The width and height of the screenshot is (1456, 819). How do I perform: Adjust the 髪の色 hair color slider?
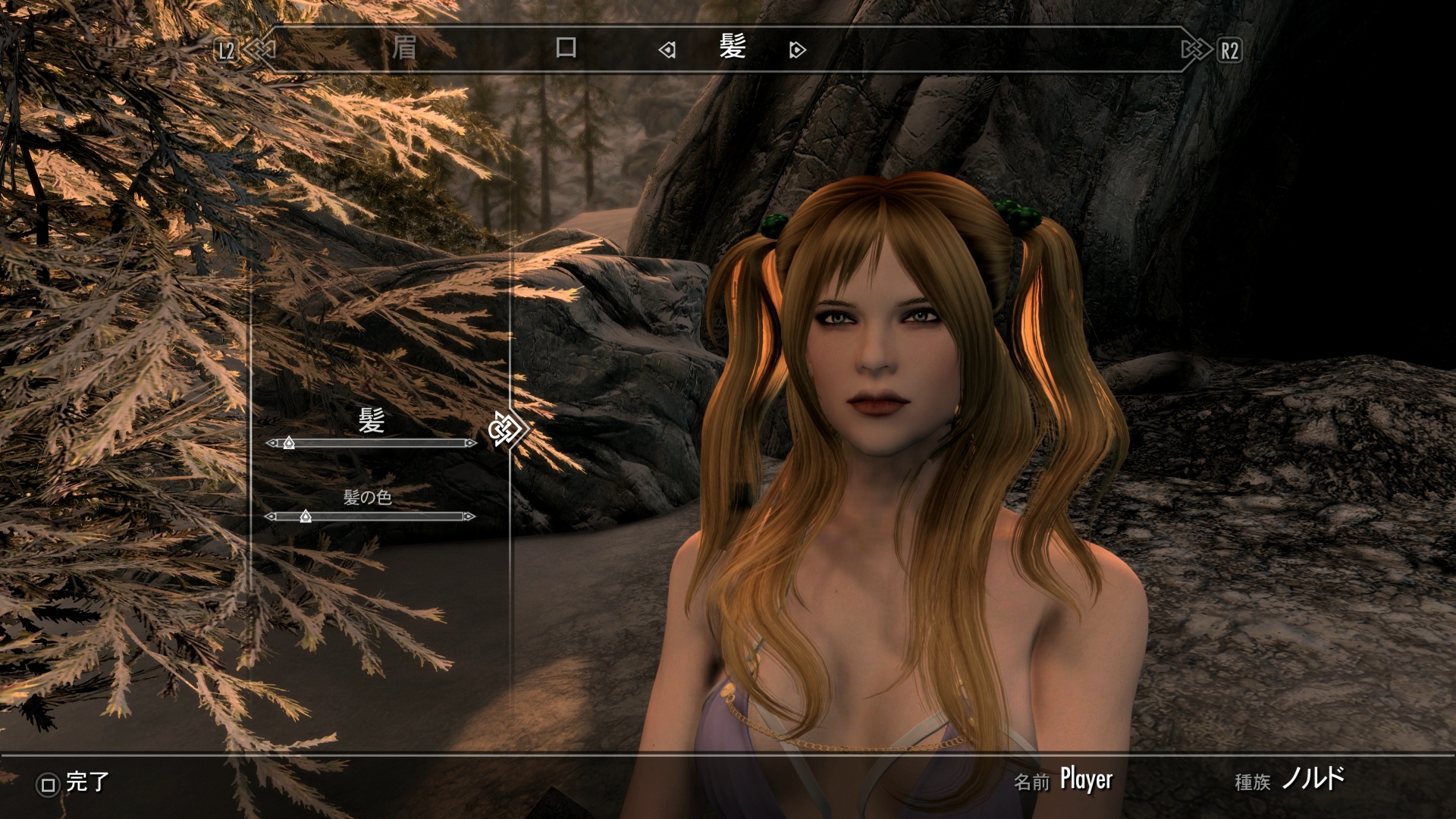click(x=306, y=516)
